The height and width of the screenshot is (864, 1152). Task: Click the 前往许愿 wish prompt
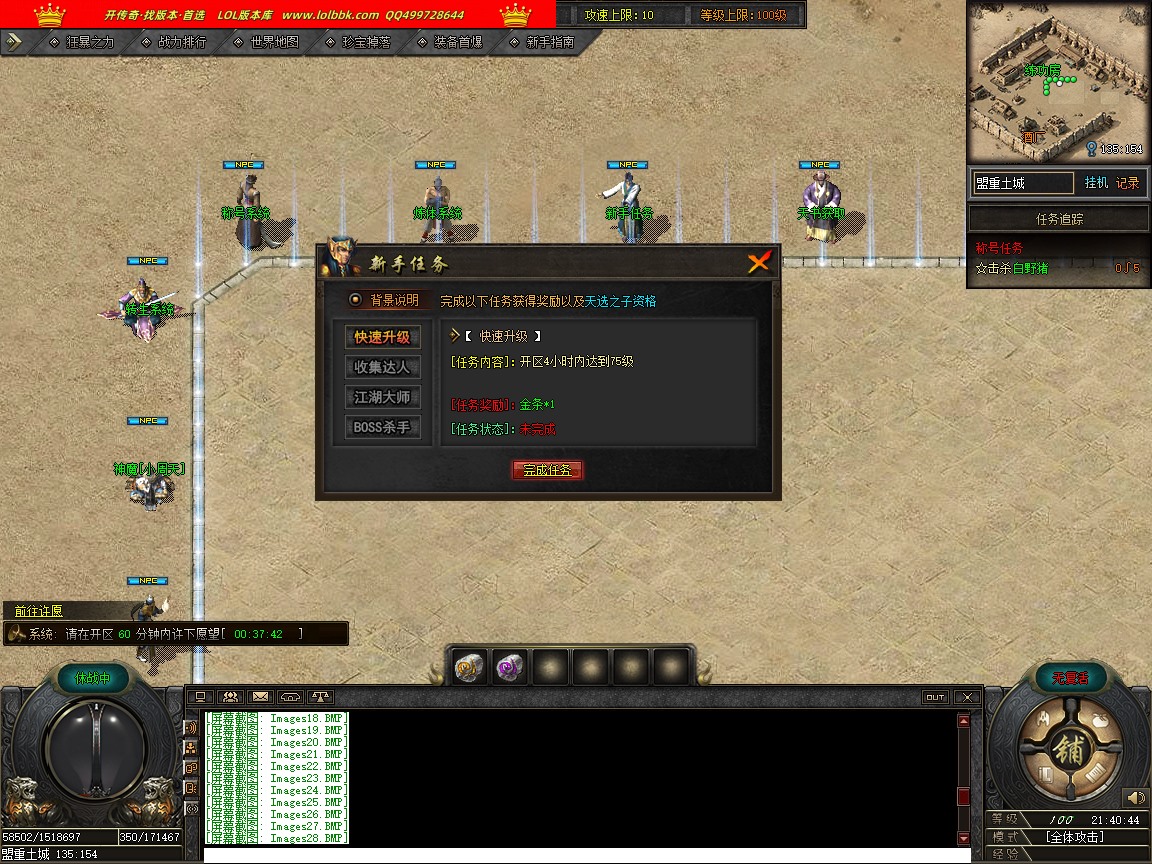click(39, 611)
